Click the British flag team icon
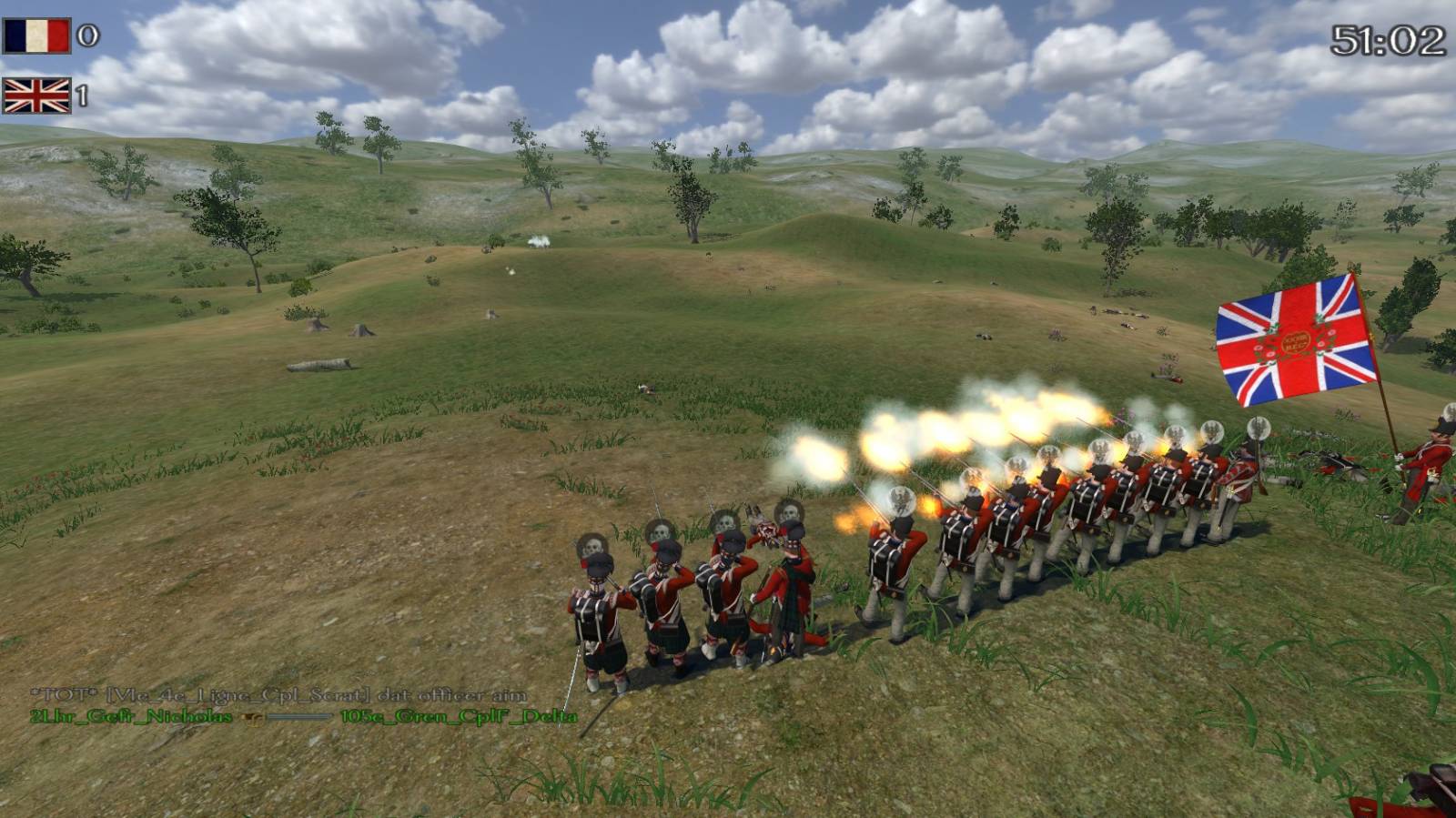Image resolution: width=1456 pixels, height=818 pixels. pyautogui.click(x=36, y=96)
